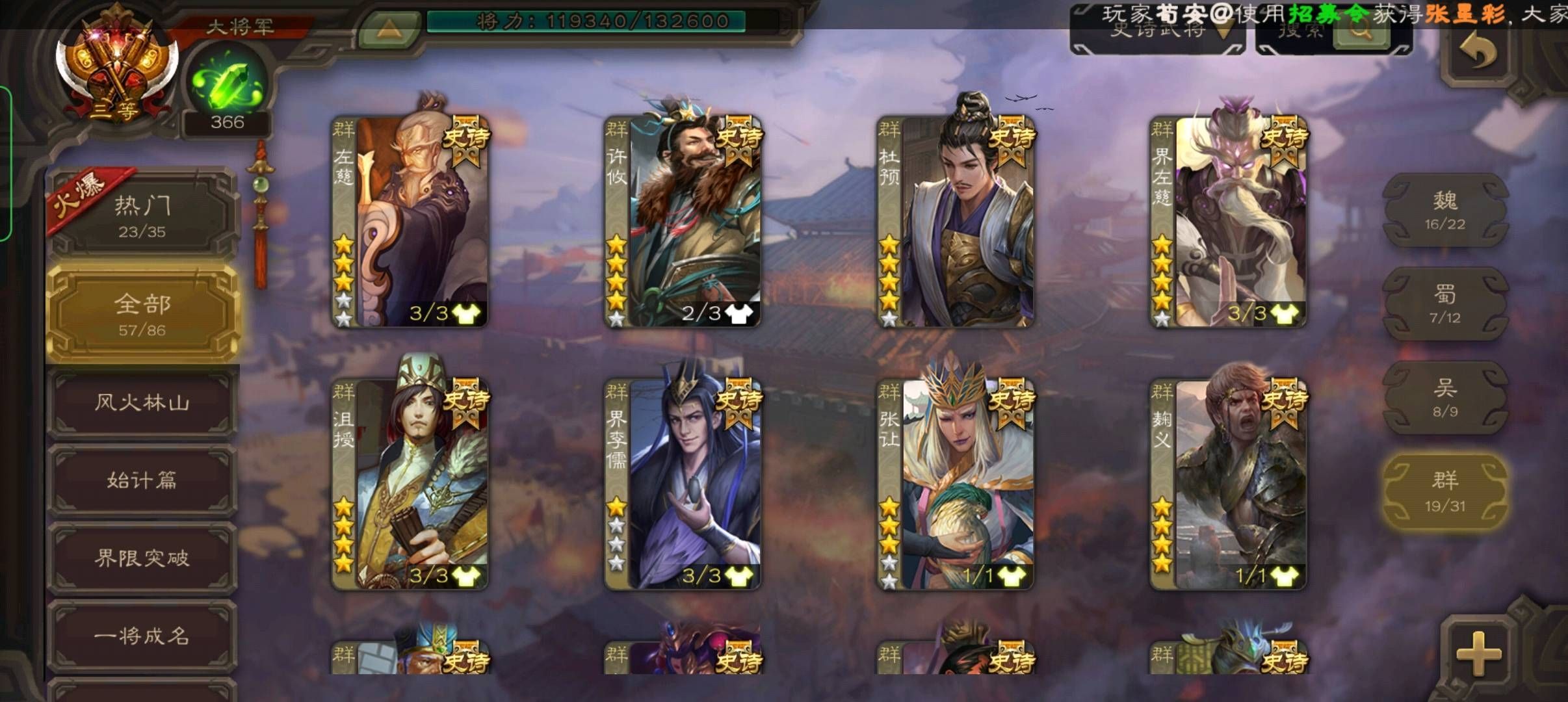Image resolution: width=1568 pixels, height=702 pixels.
Task: Pick the 张让 general card
Action: (956, 484)
